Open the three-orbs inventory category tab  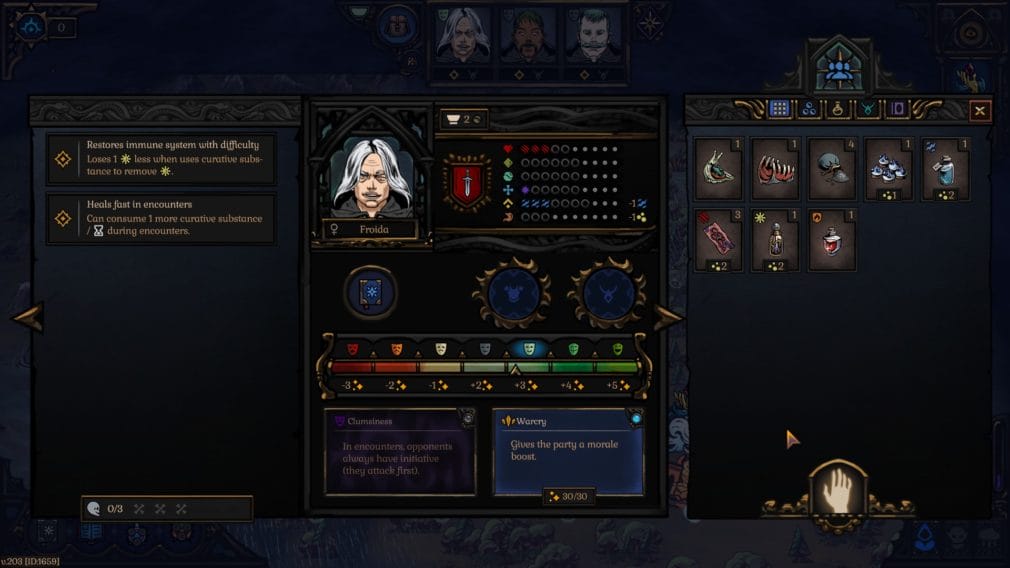click(808, 109)
